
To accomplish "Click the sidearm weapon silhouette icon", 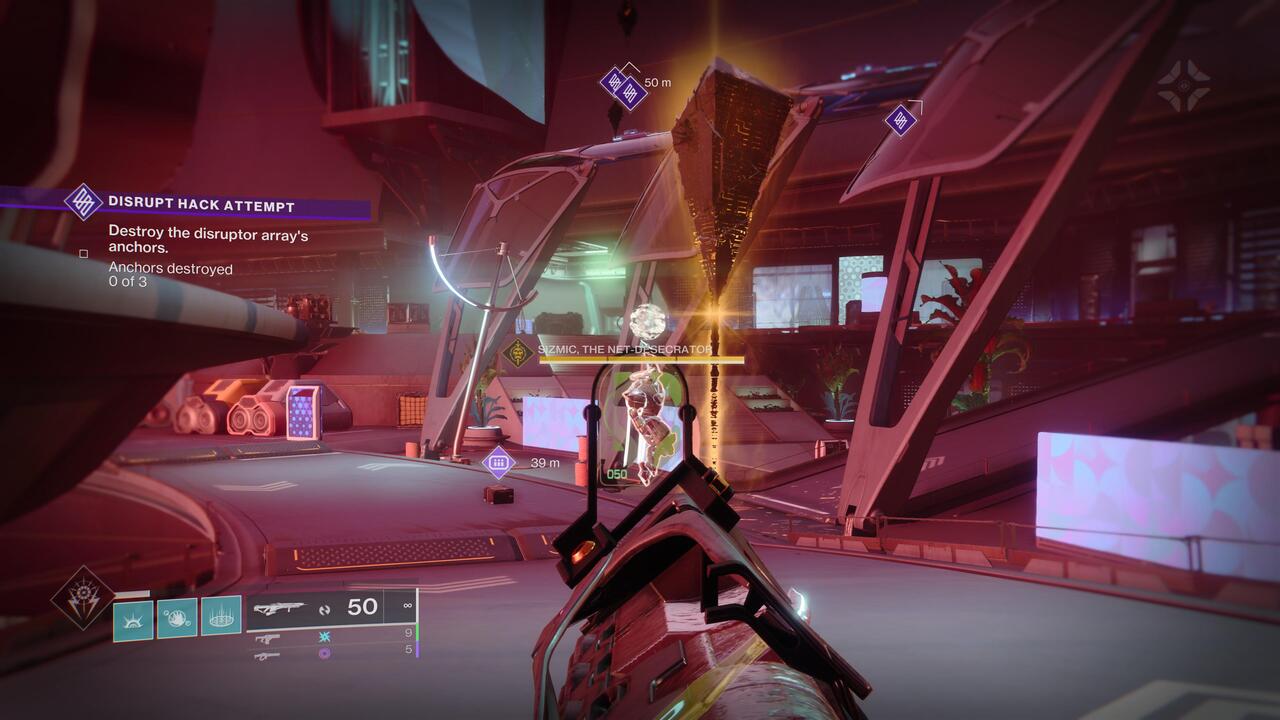I will (x=268, y=639).
